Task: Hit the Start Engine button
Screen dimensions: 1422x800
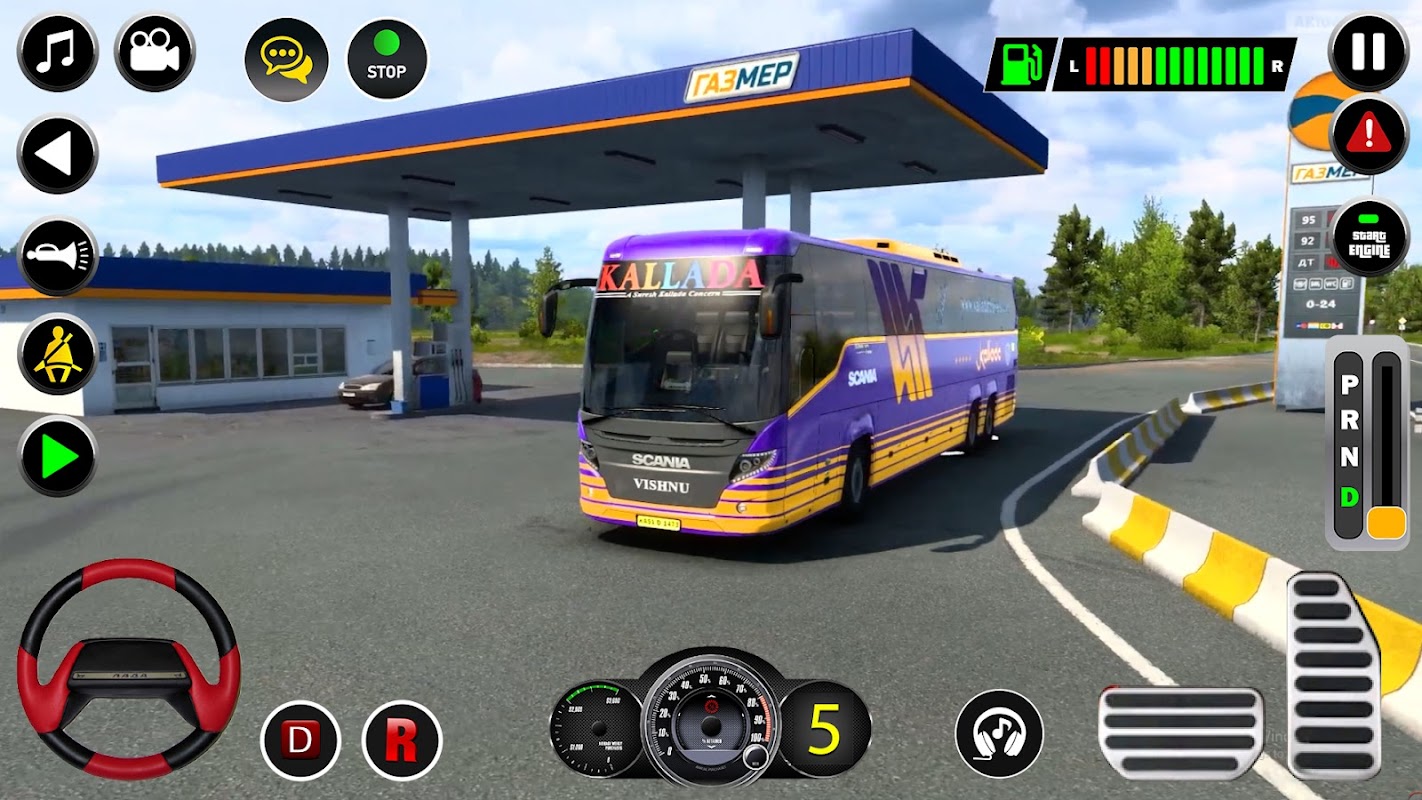Action: 1369,238
